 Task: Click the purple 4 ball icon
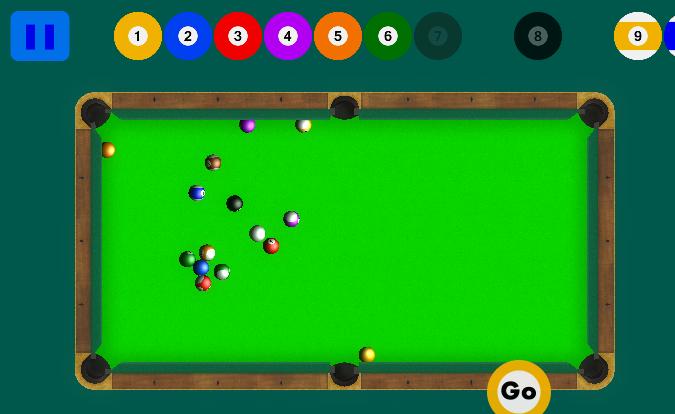[288, 36]
